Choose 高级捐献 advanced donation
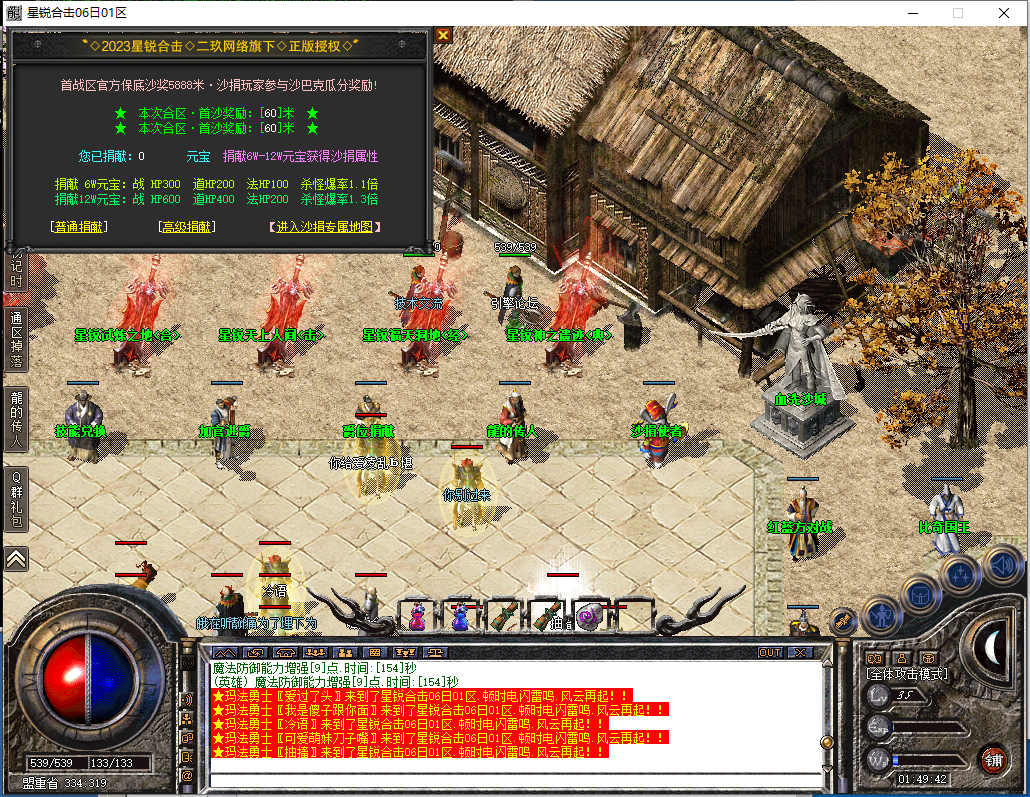 (187, 227)
